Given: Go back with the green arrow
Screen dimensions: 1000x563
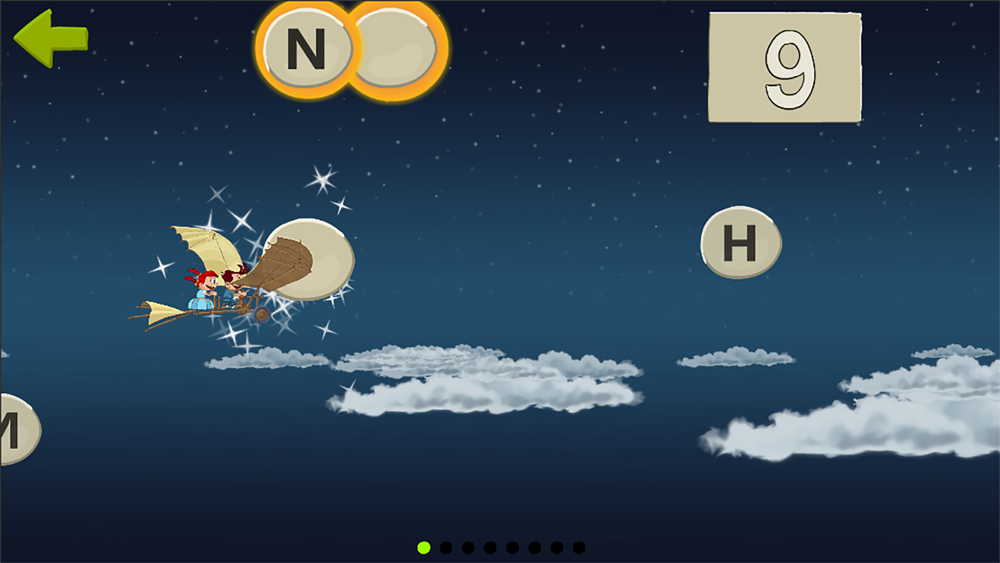Looking at the screenshot, I should [x=48, y=38].
